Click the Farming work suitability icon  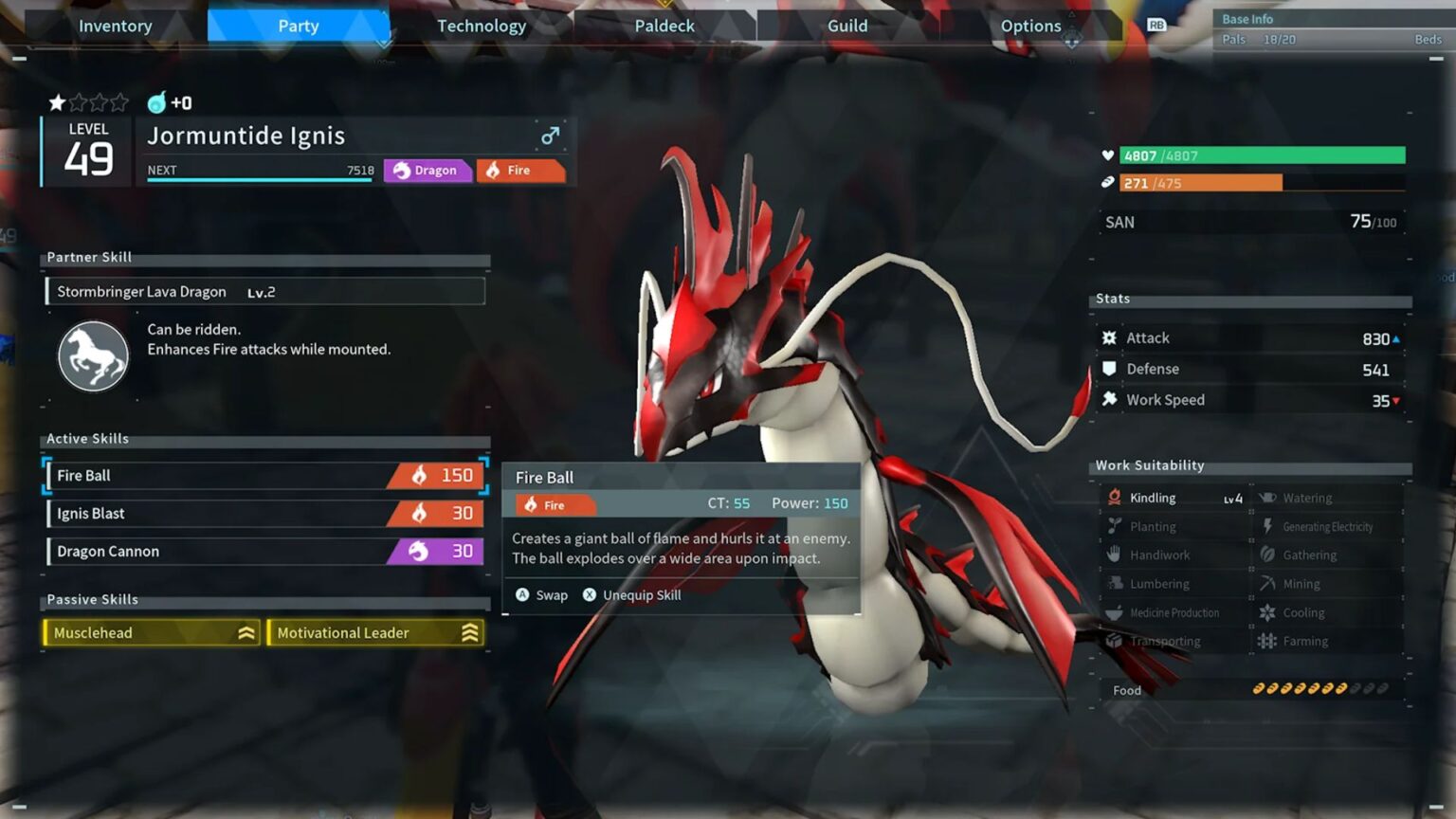click(x=1266, y=641)
